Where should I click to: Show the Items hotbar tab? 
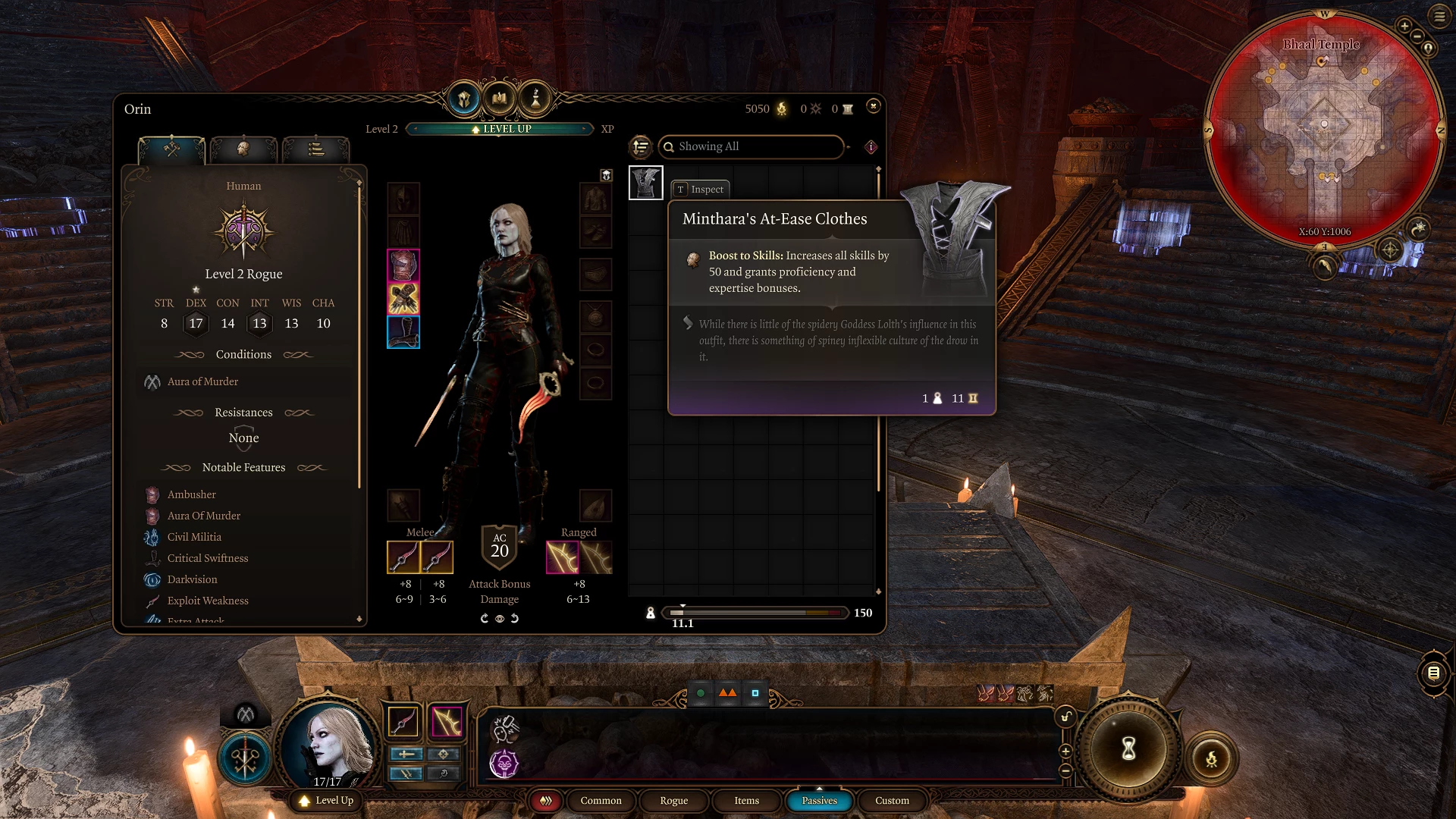[746, 801]
